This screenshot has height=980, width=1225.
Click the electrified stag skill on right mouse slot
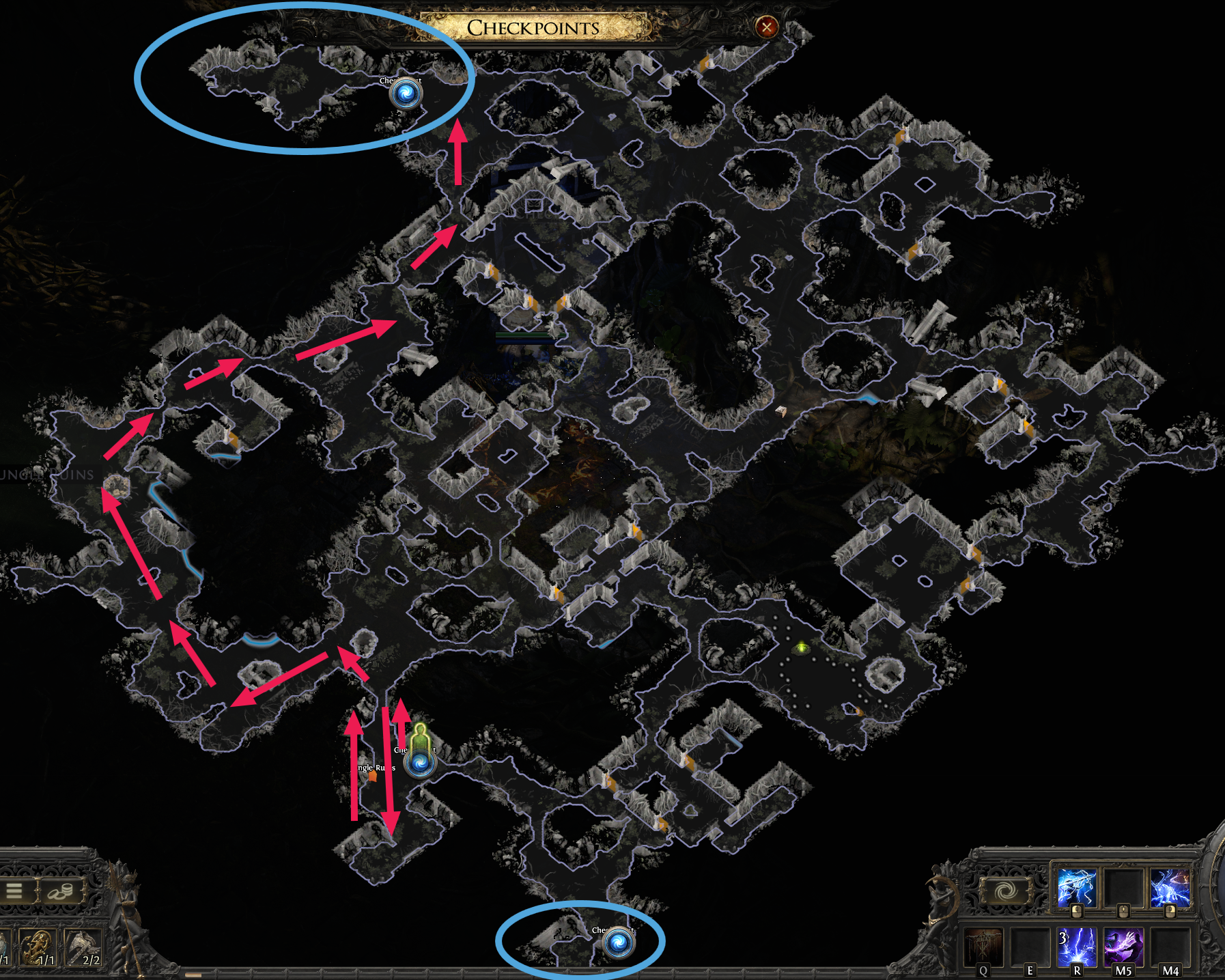coord(1170,886)
